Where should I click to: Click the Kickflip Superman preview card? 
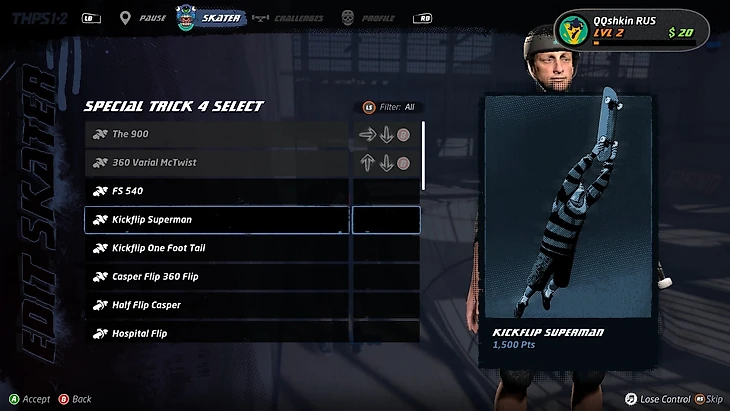click(x=569, y=230)
